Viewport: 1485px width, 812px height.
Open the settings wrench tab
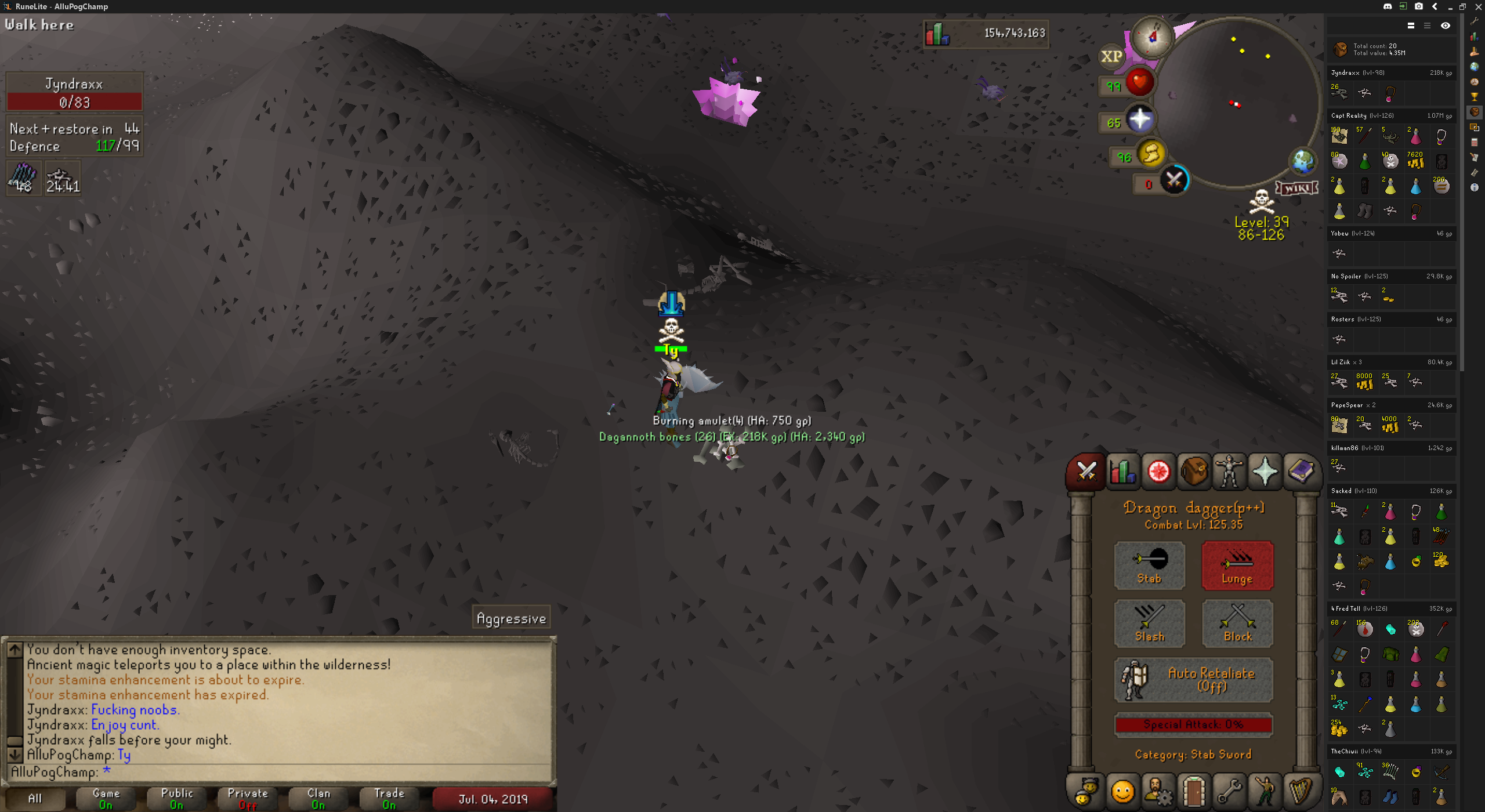click(x=1229, y=791)
